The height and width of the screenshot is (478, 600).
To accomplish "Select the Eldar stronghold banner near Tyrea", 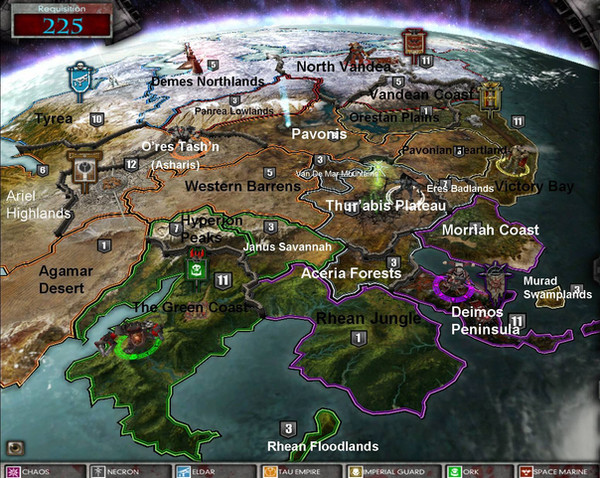I will coord(77,78).
